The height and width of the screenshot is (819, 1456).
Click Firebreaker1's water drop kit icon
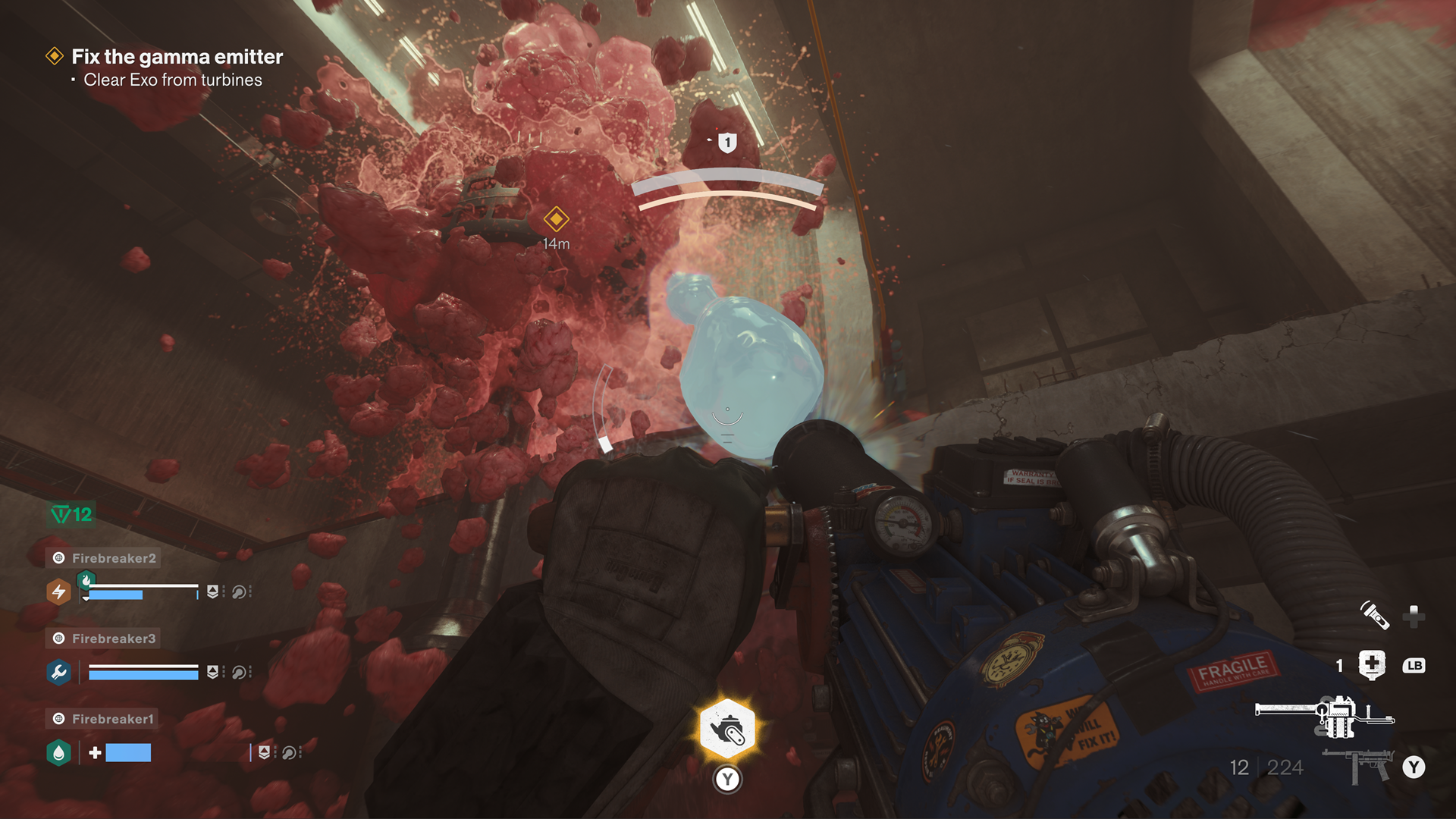pos(58,752)
